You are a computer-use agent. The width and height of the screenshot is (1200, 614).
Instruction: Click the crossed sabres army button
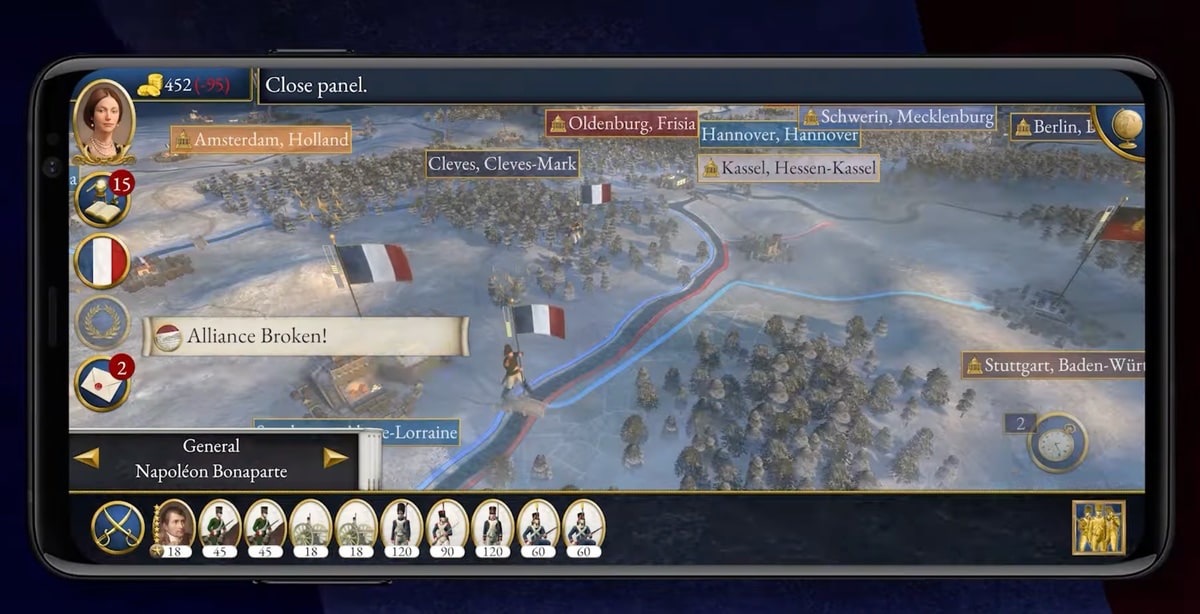tap(118, 527)
